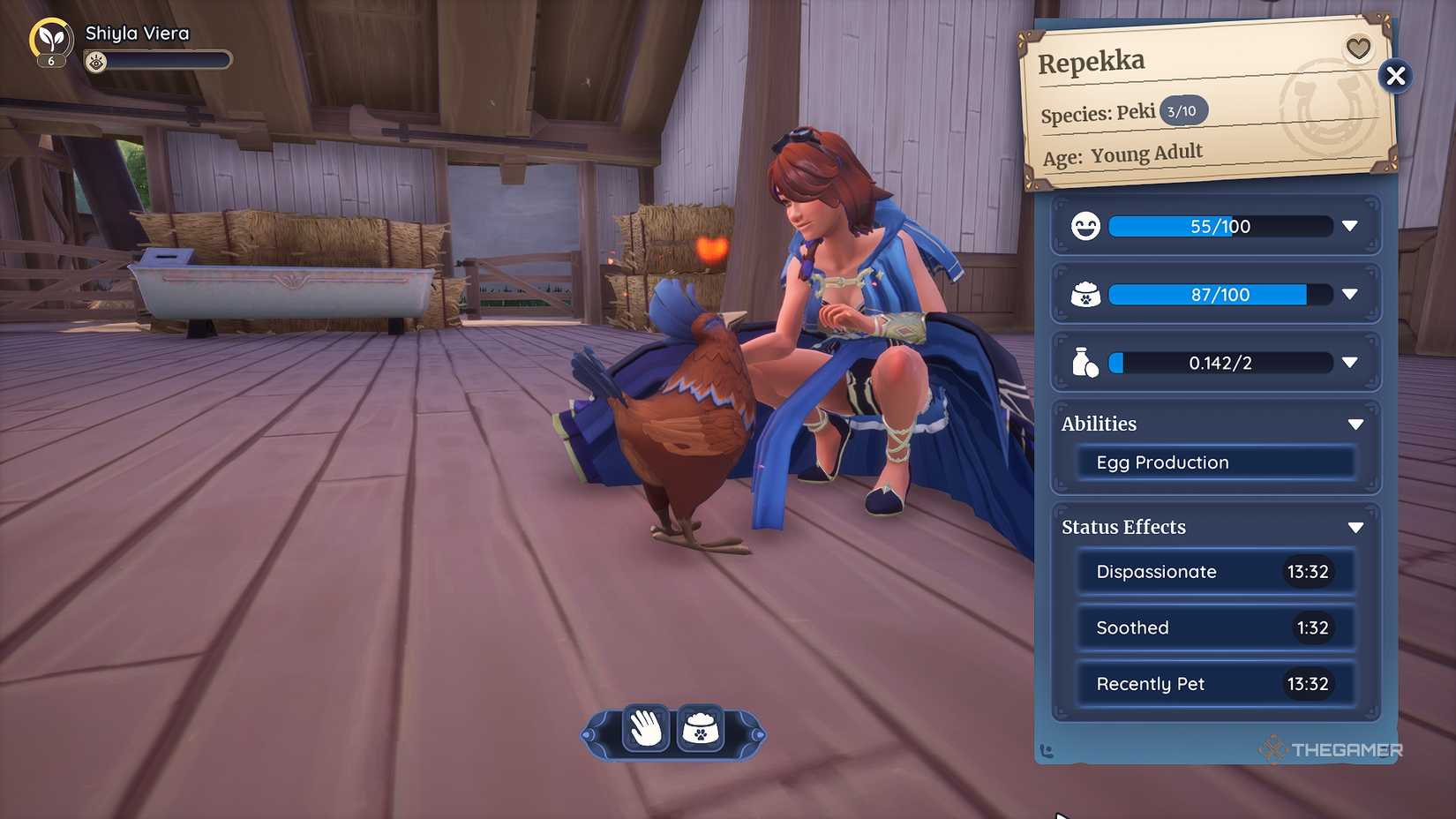1456x819 pixels.
Task: Select the Dispassionate status effect
Action: tap(1215, 572)
